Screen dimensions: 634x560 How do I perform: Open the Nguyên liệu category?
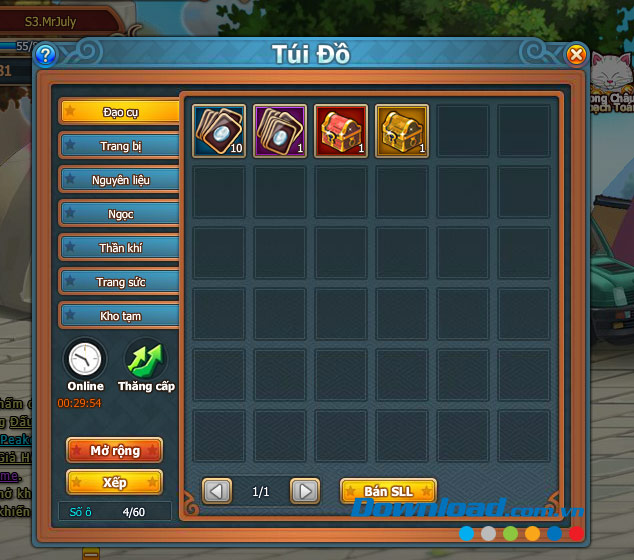click(x=120, y=180)
